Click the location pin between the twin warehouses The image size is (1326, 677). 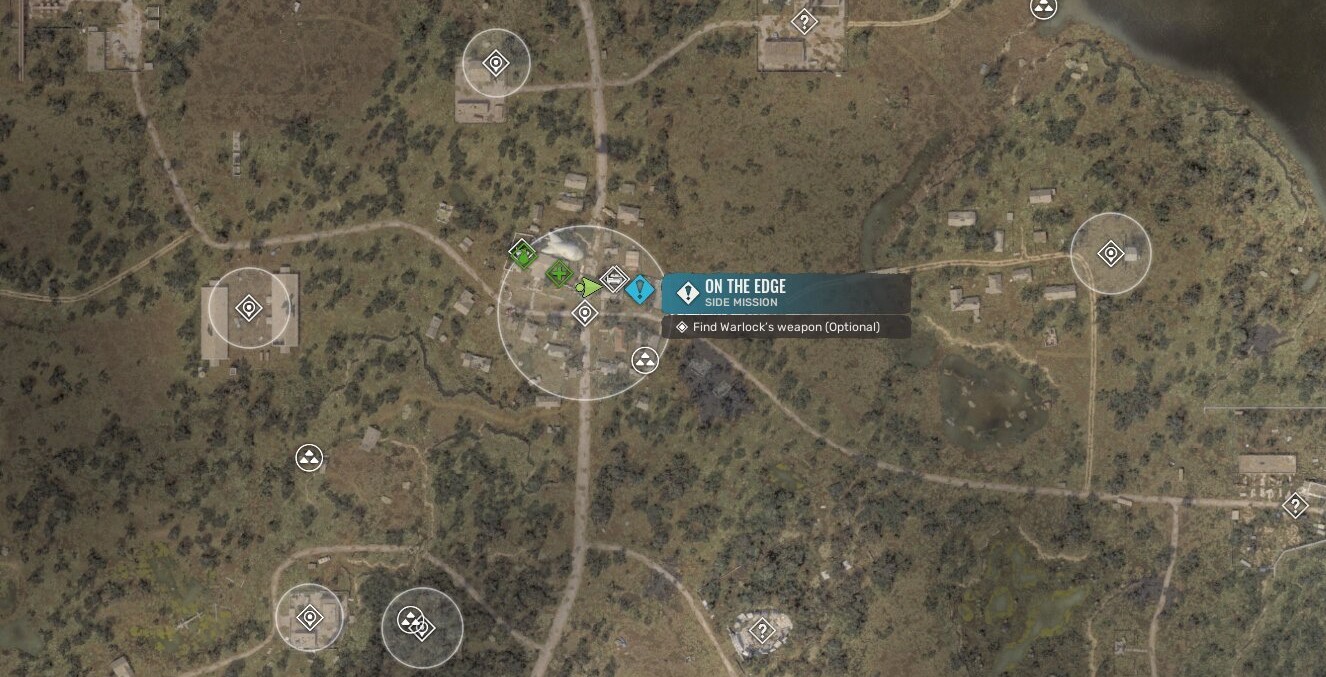click(x=249, y=308)
